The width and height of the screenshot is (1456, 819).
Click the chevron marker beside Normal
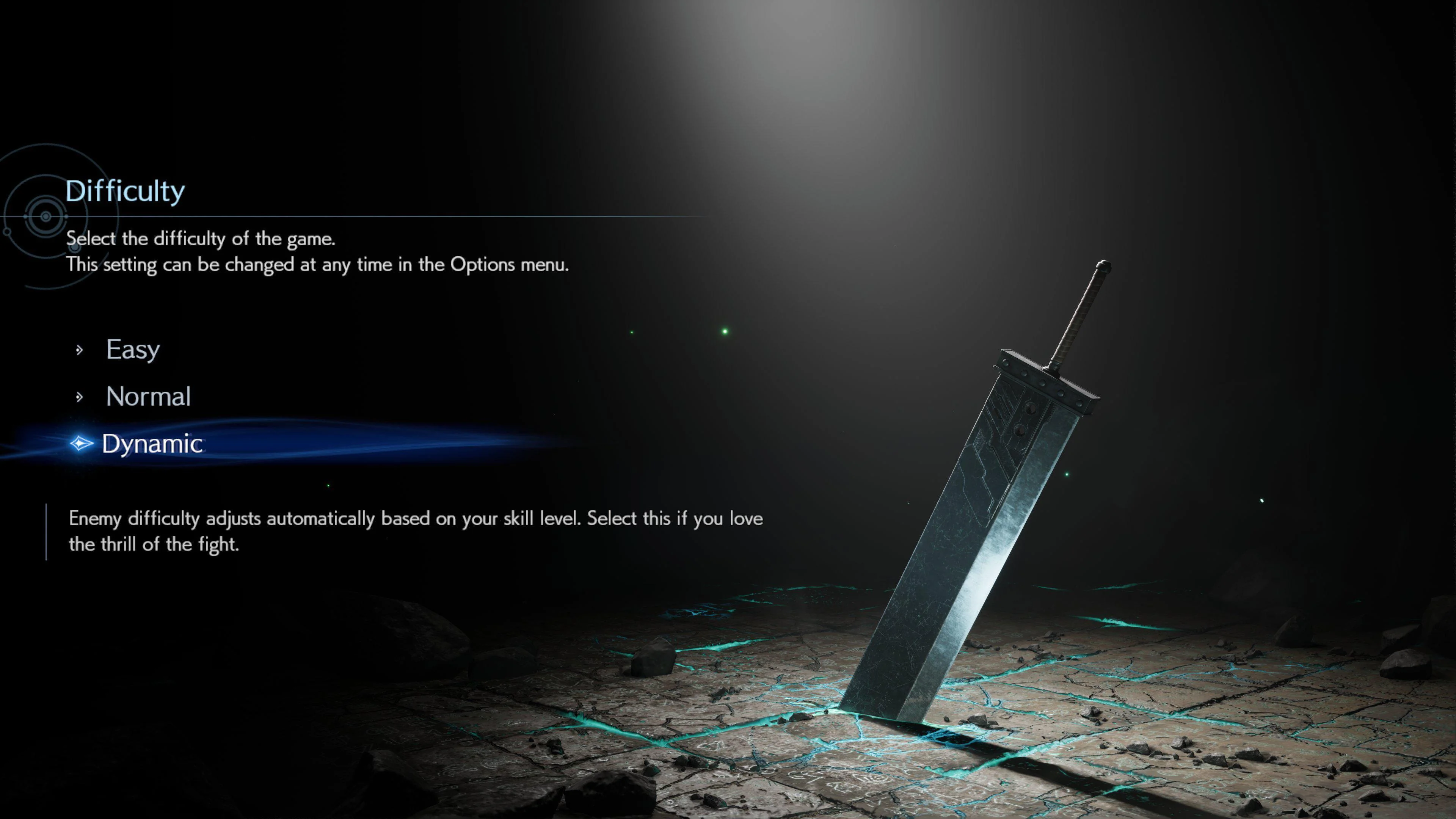point(79,396)
